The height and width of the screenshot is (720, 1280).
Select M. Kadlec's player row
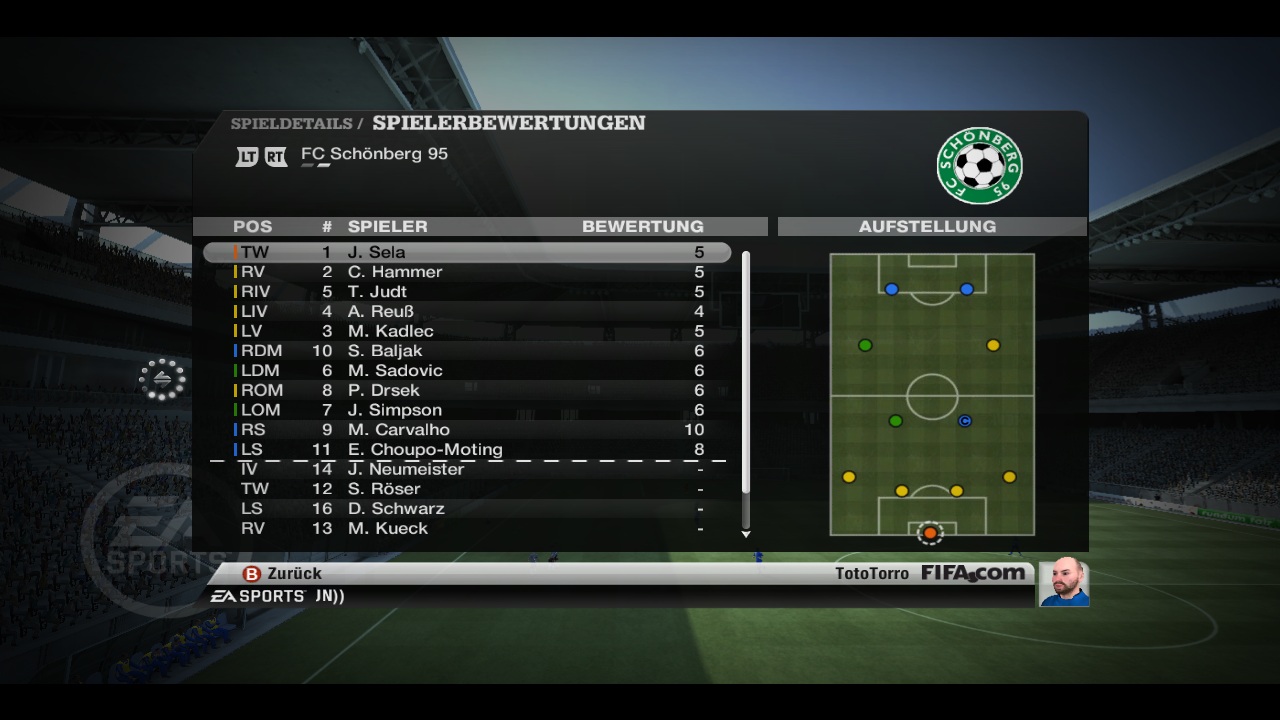[x=467, y=331]
